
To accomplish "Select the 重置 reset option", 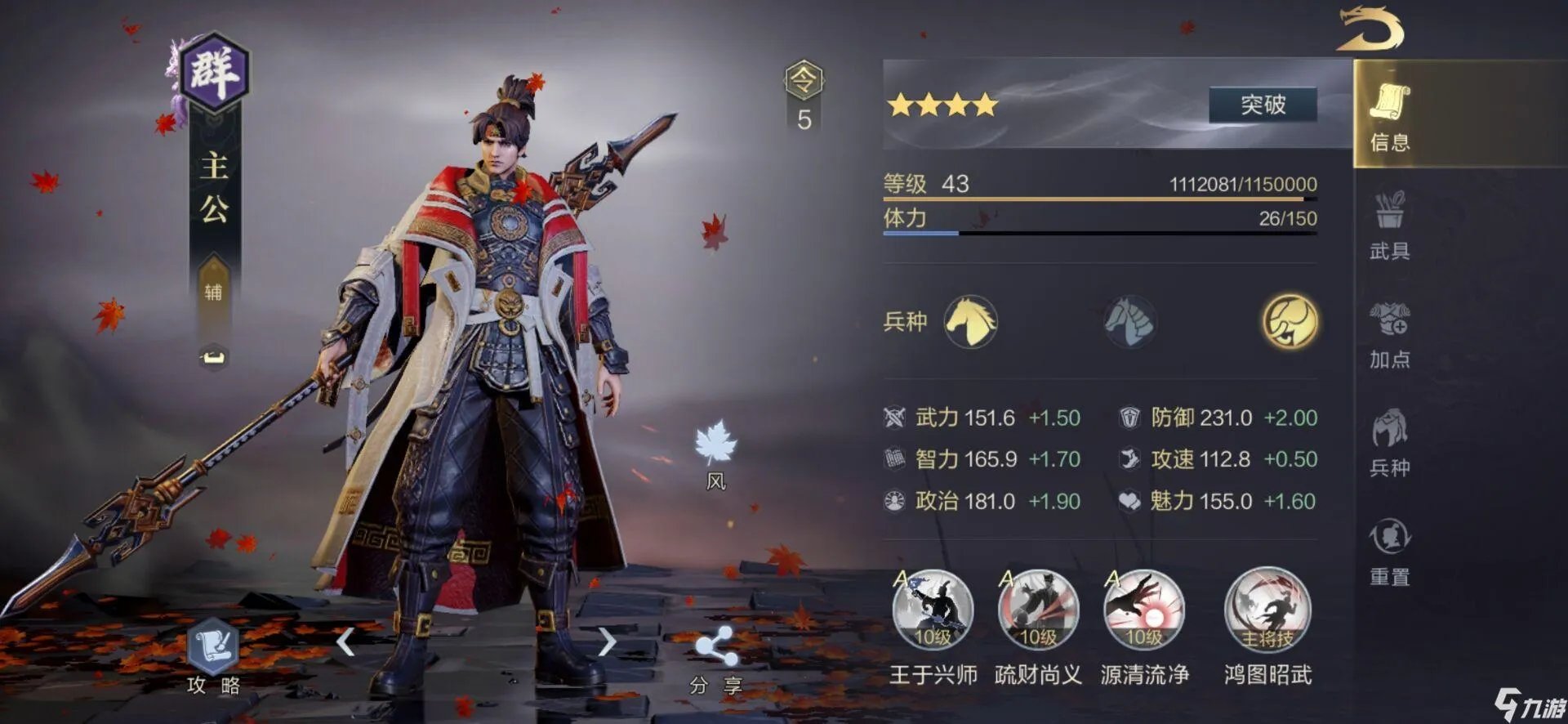I will [x=1389, y=551].
